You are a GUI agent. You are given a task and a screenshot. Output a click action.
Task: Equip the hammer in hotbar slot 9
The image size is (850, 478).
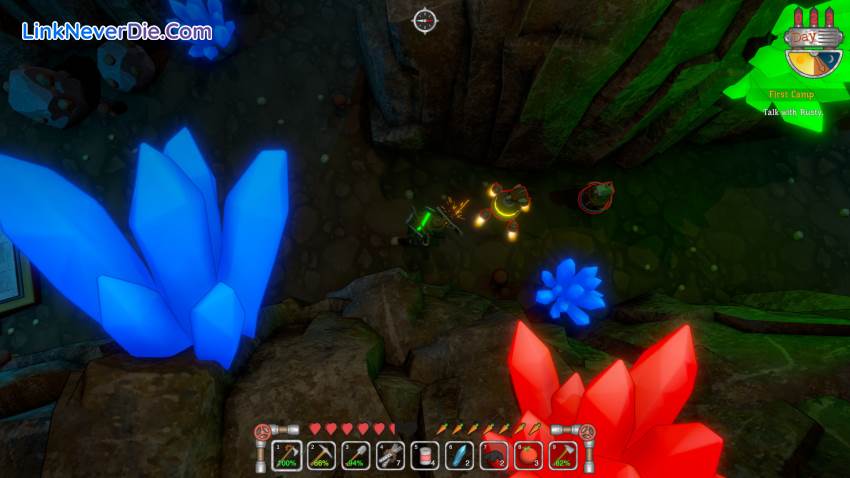pos(563,456)
